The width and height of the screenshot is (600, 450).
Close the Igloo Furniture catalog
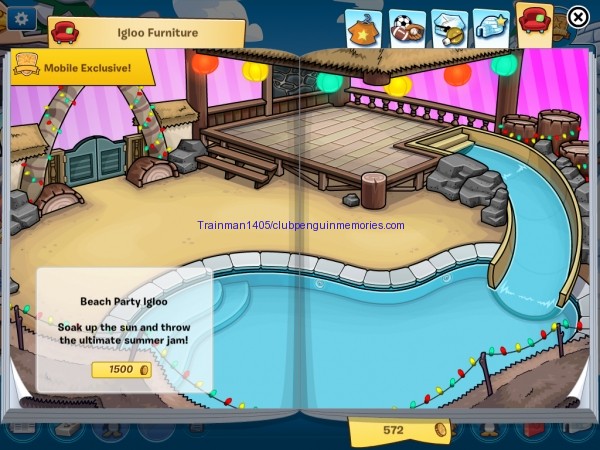[578, 17]
